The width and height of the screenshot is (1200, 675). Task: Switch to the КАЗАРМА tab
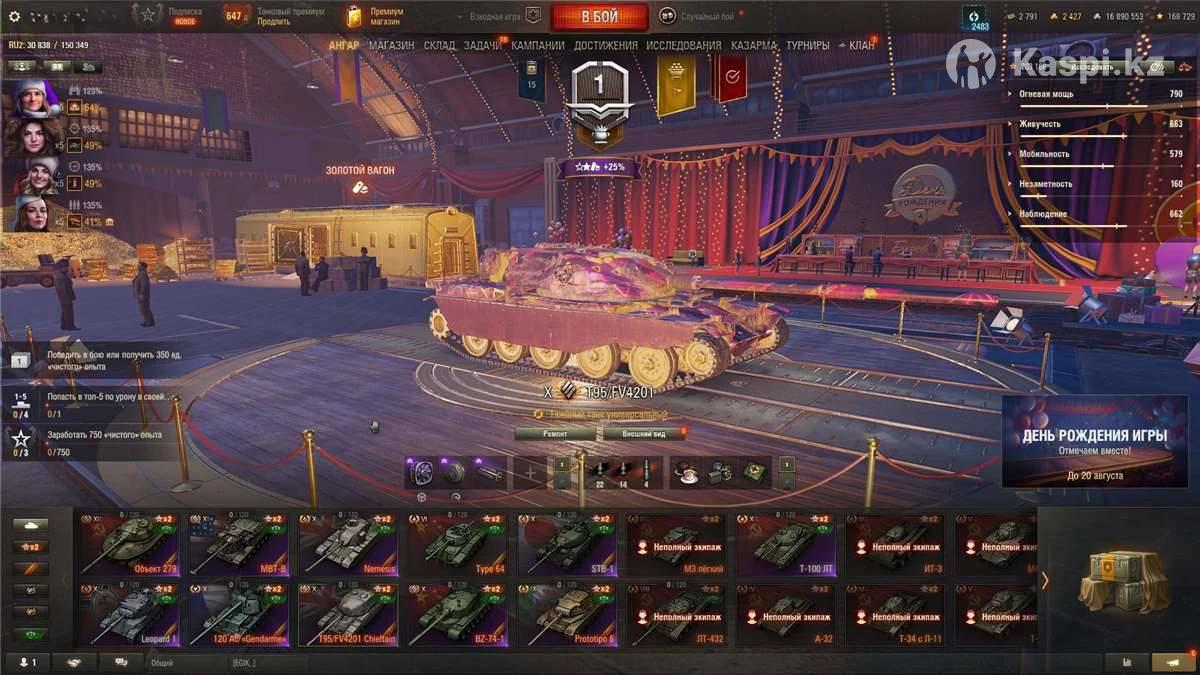click(x=754, y=46)
